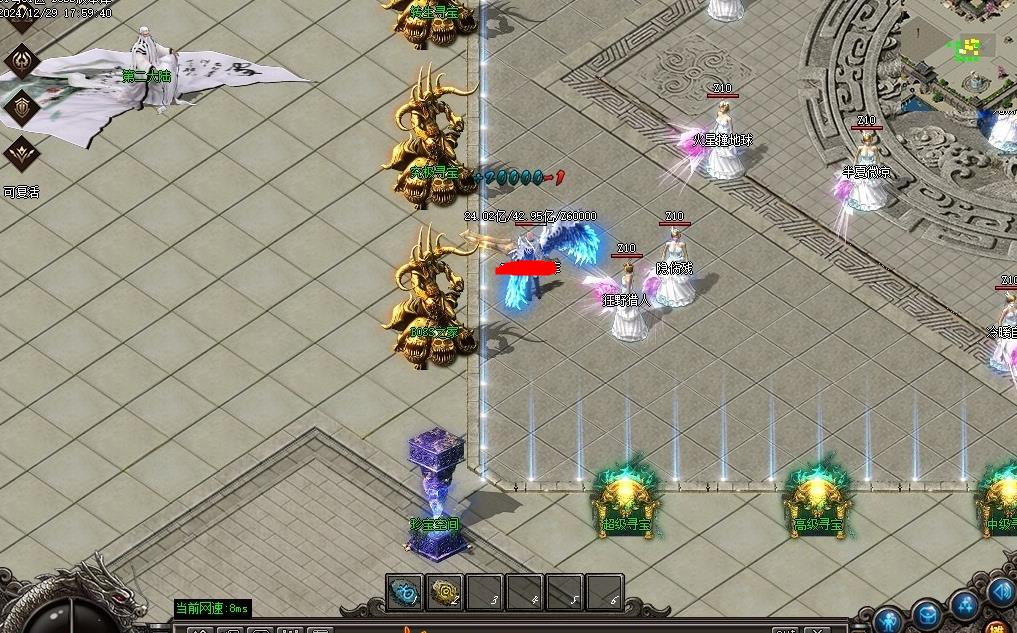Use the golden item in hotbar slot two

tap(444, 592)
